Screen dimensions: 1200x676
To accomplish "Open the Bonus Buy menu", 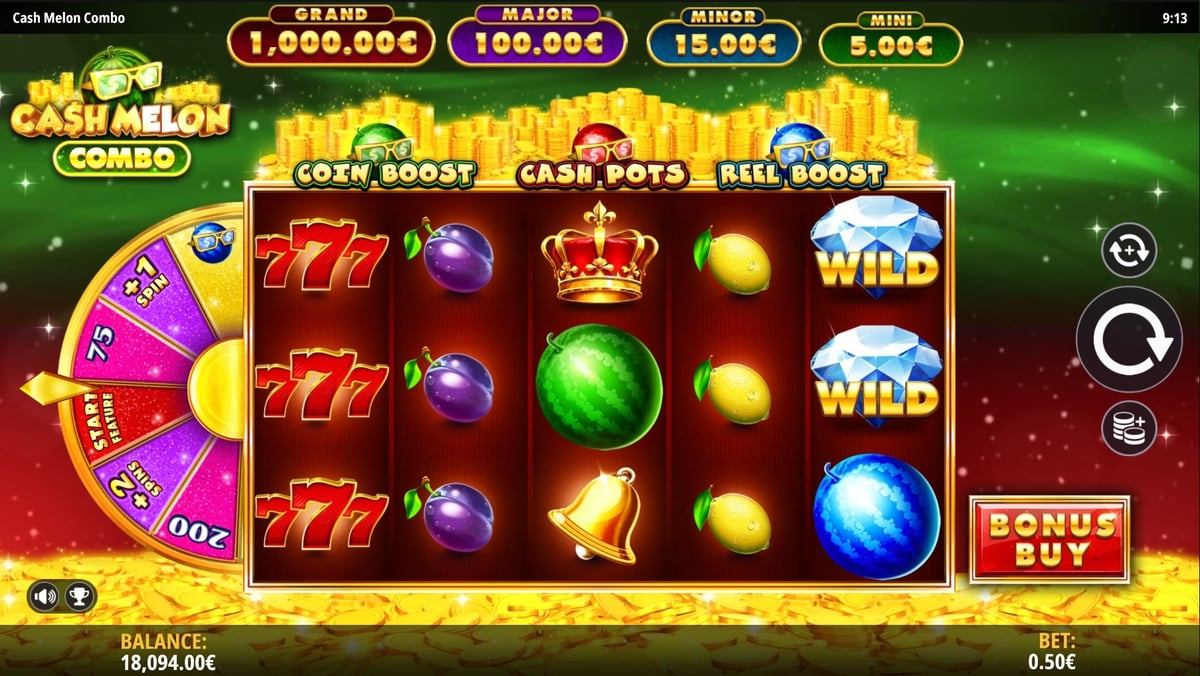I will (1049, 538).
